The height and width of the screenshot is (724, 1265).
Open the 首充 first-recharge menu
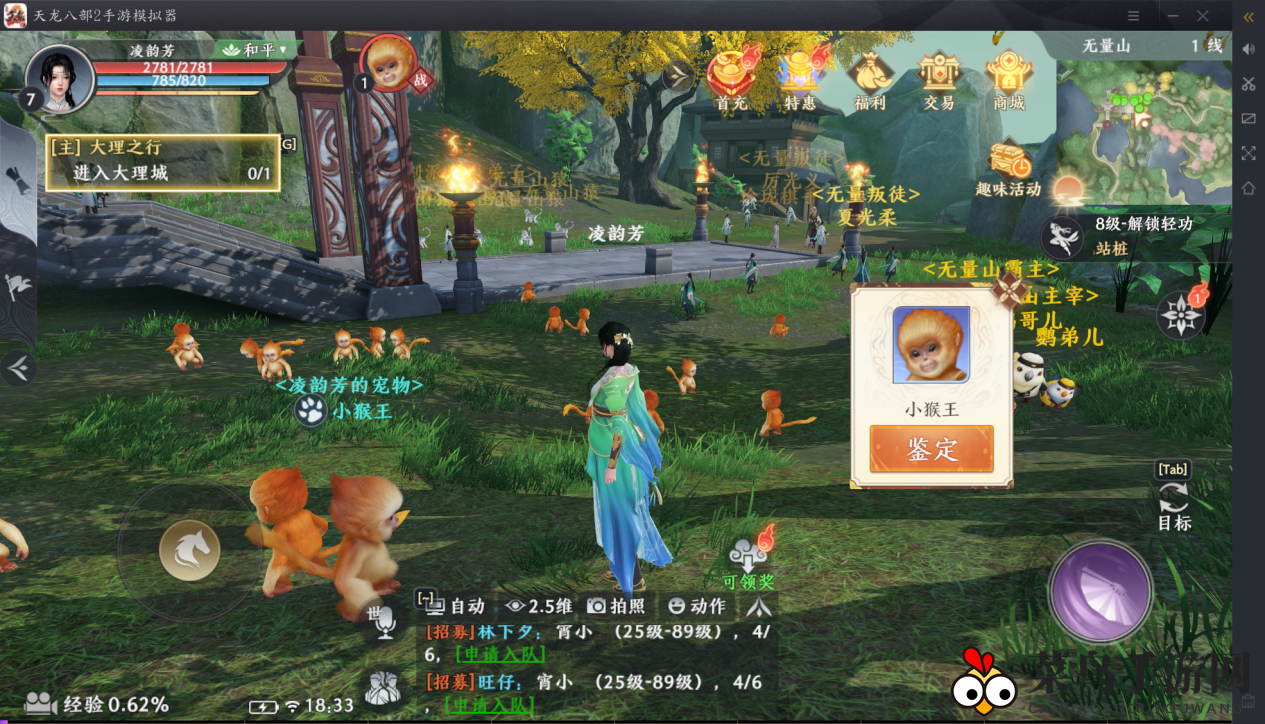pyautogui.click(x=732, y=79)
